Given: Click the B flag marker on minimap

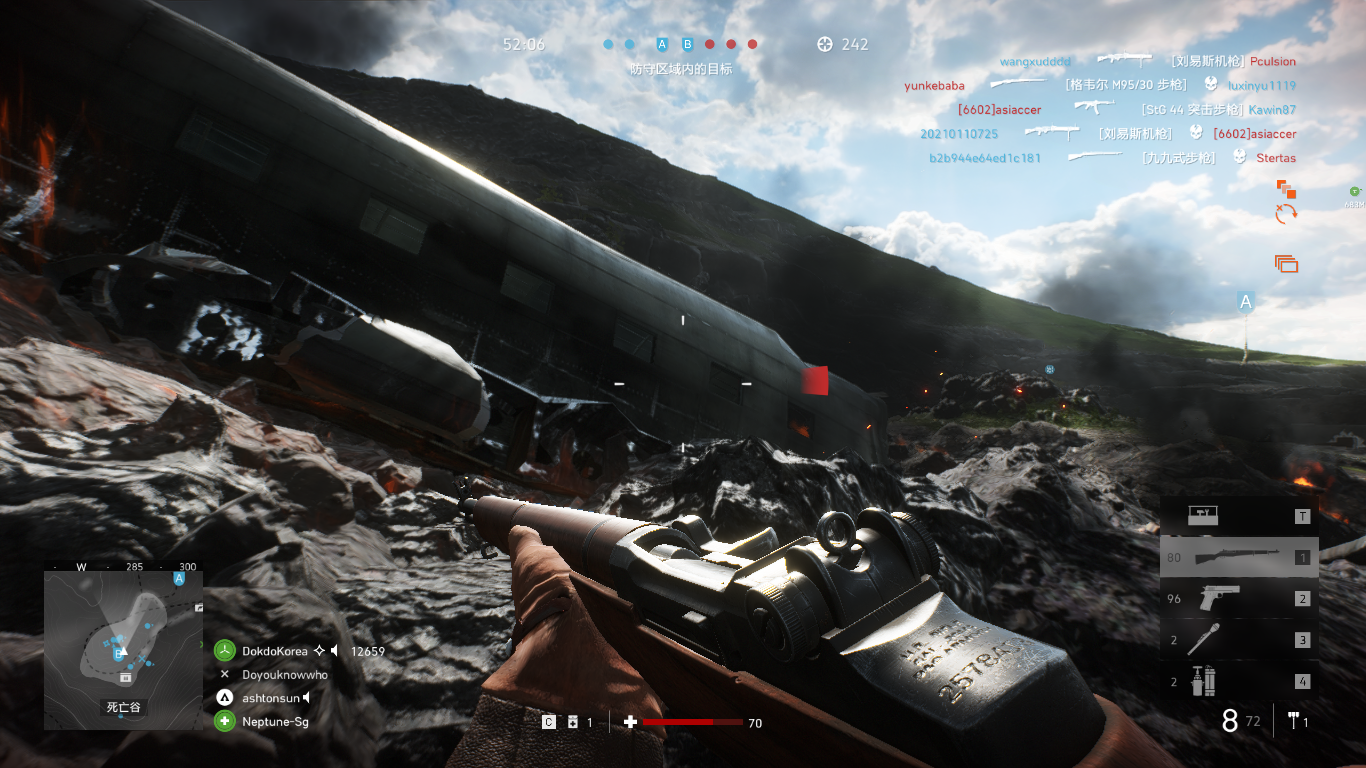Looking at the screenshot, I should 119,654.
